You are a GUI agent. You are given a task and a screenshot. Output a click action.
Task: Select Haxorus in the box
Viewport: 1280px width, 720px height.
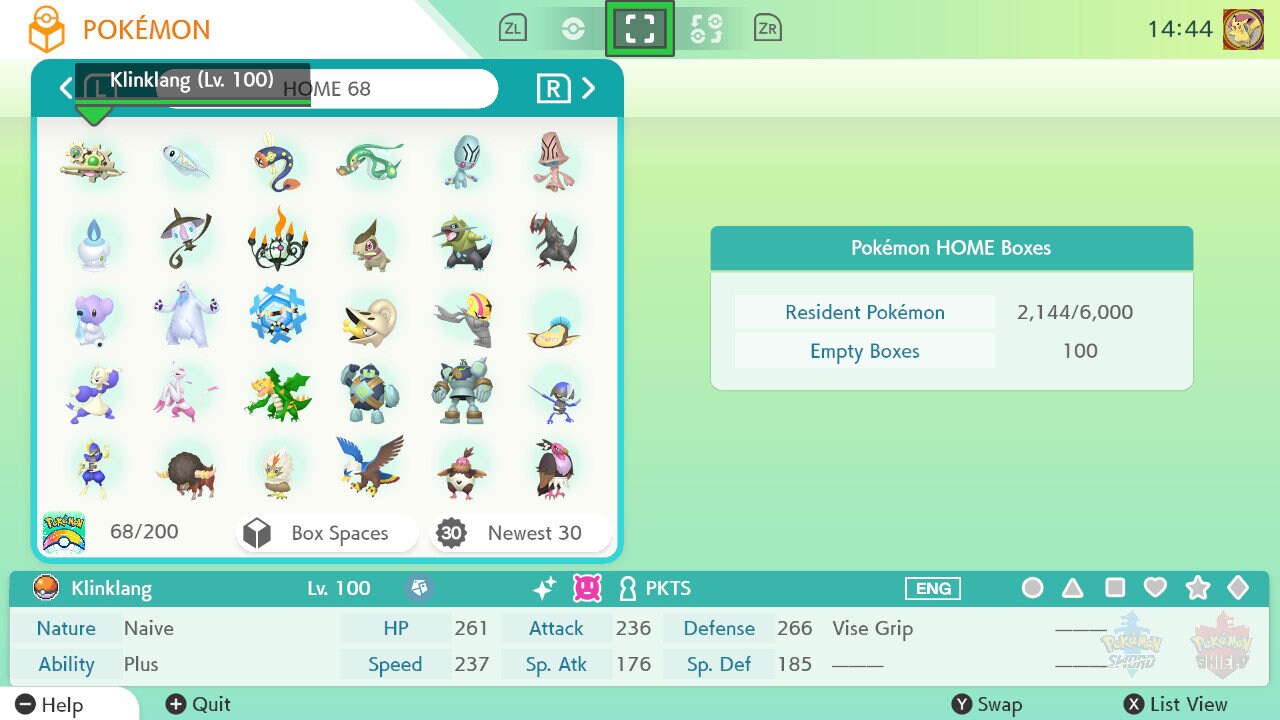pos(554,240)
